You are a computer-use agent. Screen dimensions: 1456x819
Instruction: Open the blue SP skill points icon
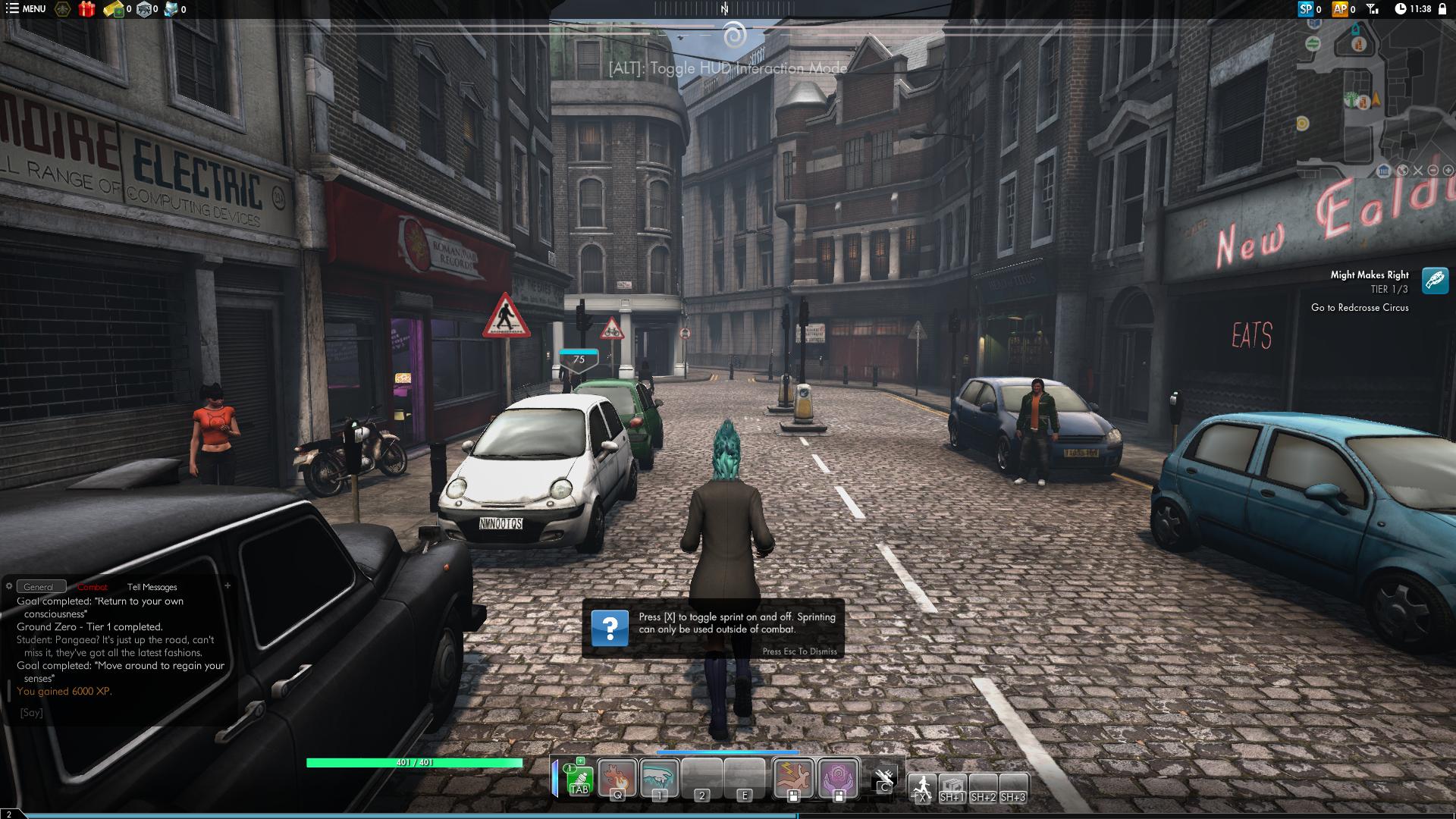pos(1305,9)
